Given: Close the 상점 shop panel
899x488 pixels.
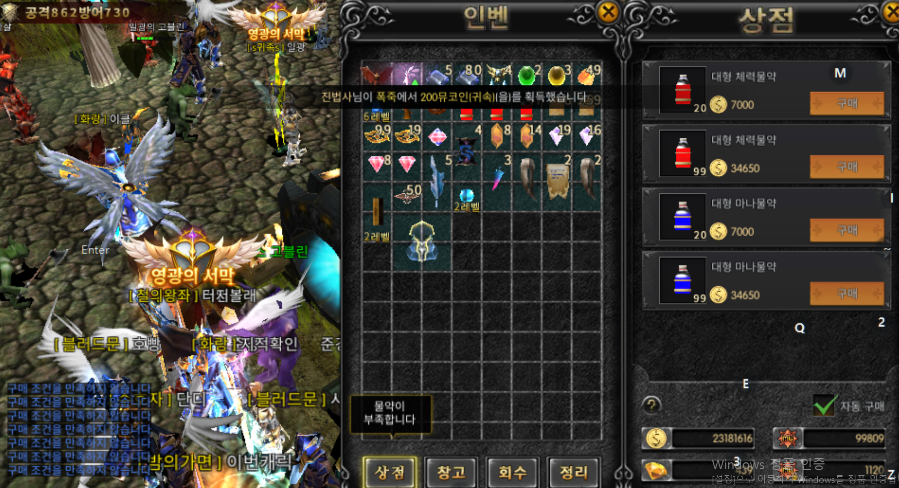Looking at the screenshot, I should point(890,12).
